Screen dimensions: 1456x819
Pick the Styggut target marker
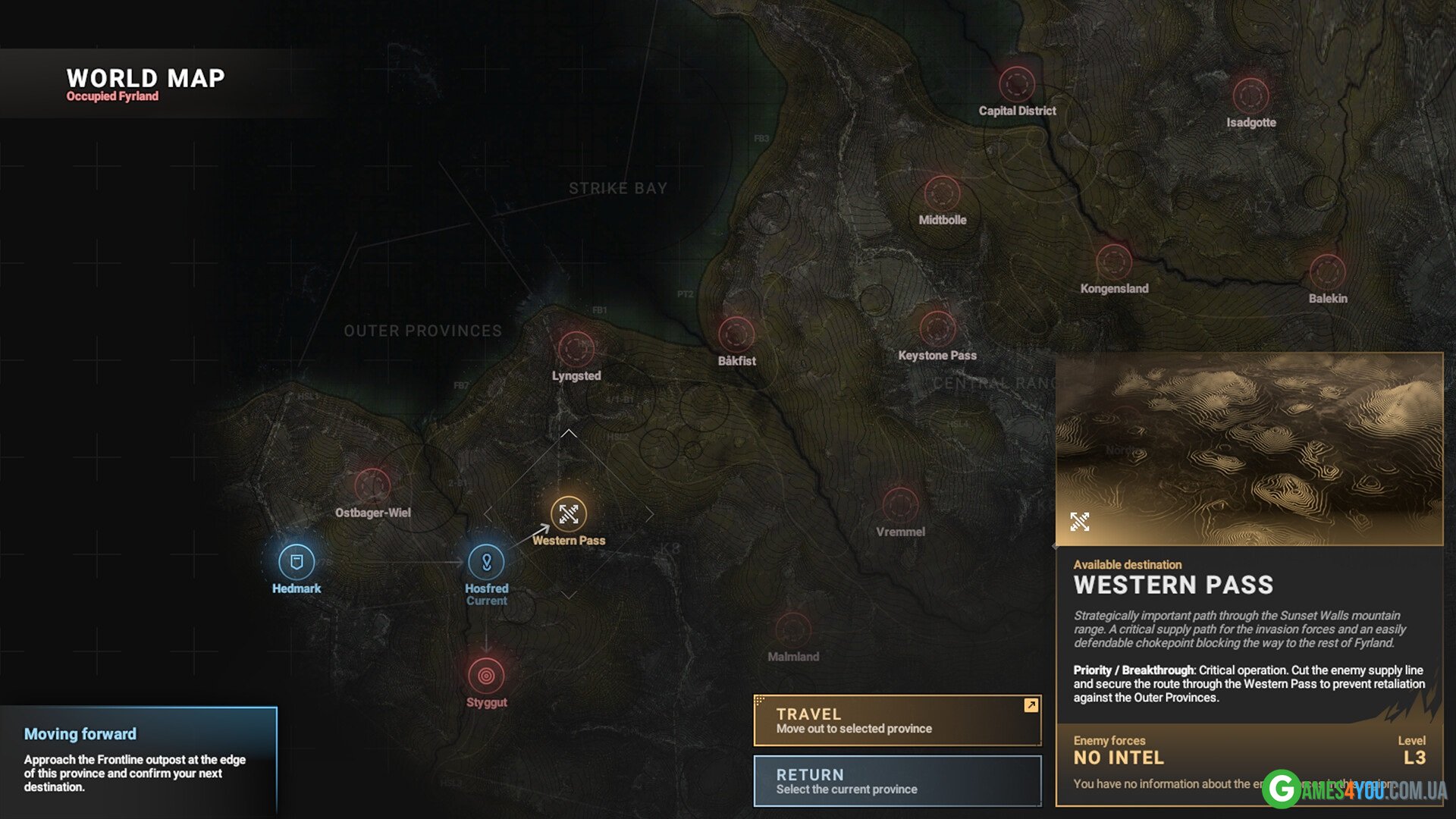(486, 675)
